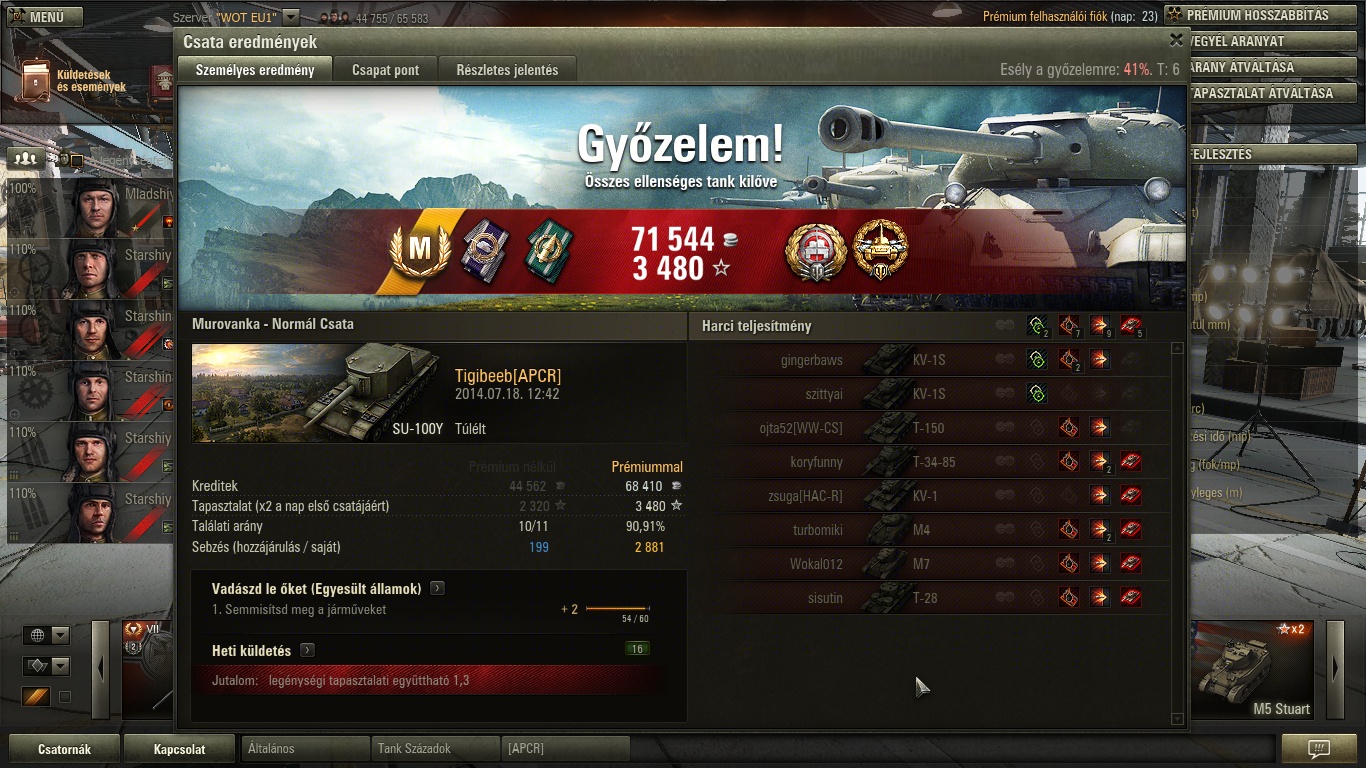Expand the Vadászd le őket mission details
This screenshot has width=1366, height=768.
(x=437, y=588)
